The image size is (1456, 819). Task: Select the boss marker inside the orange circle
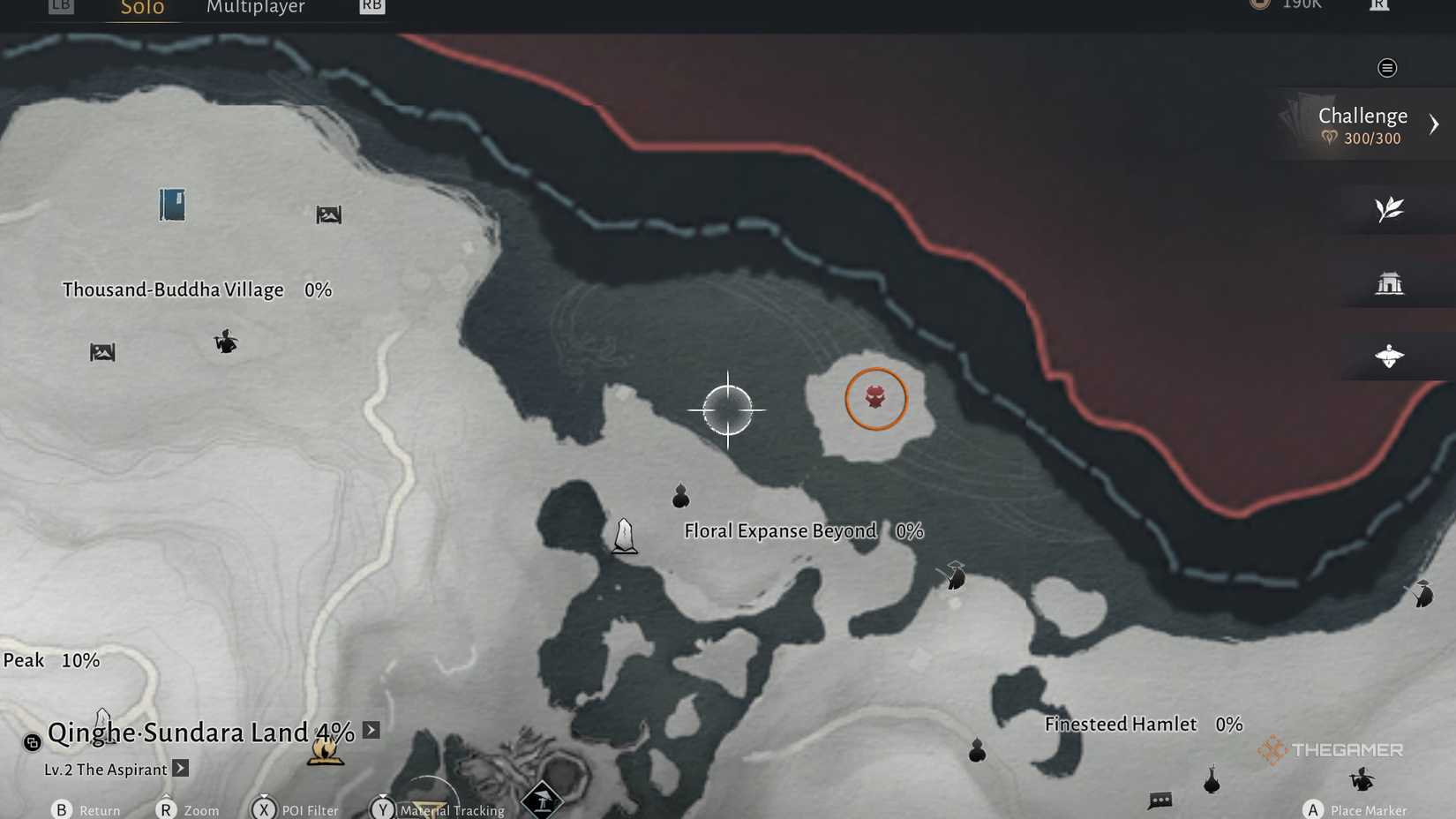875,399
